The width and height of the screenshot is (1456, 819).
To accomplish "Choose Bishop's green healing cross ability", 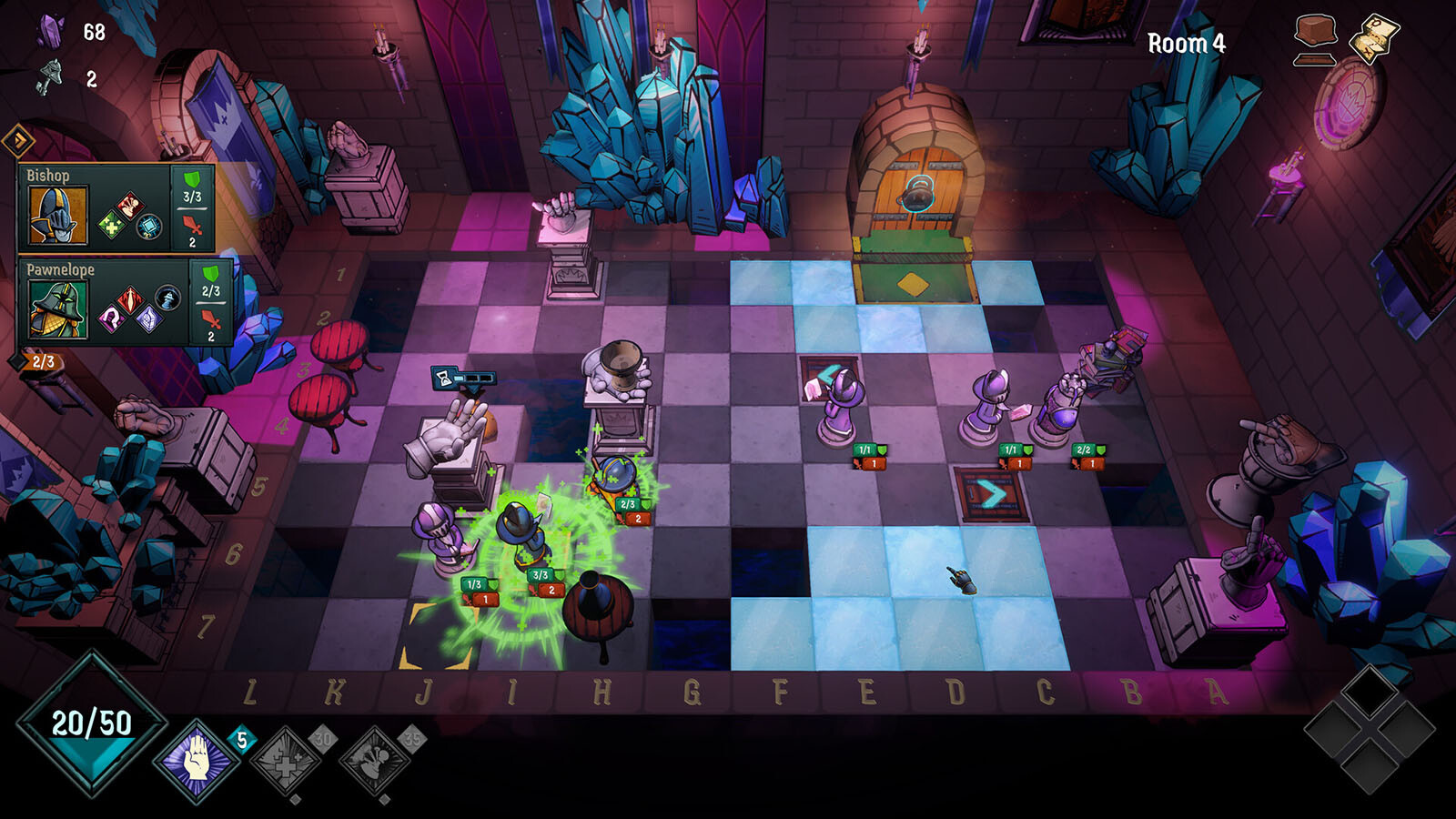I will [112, 225].
